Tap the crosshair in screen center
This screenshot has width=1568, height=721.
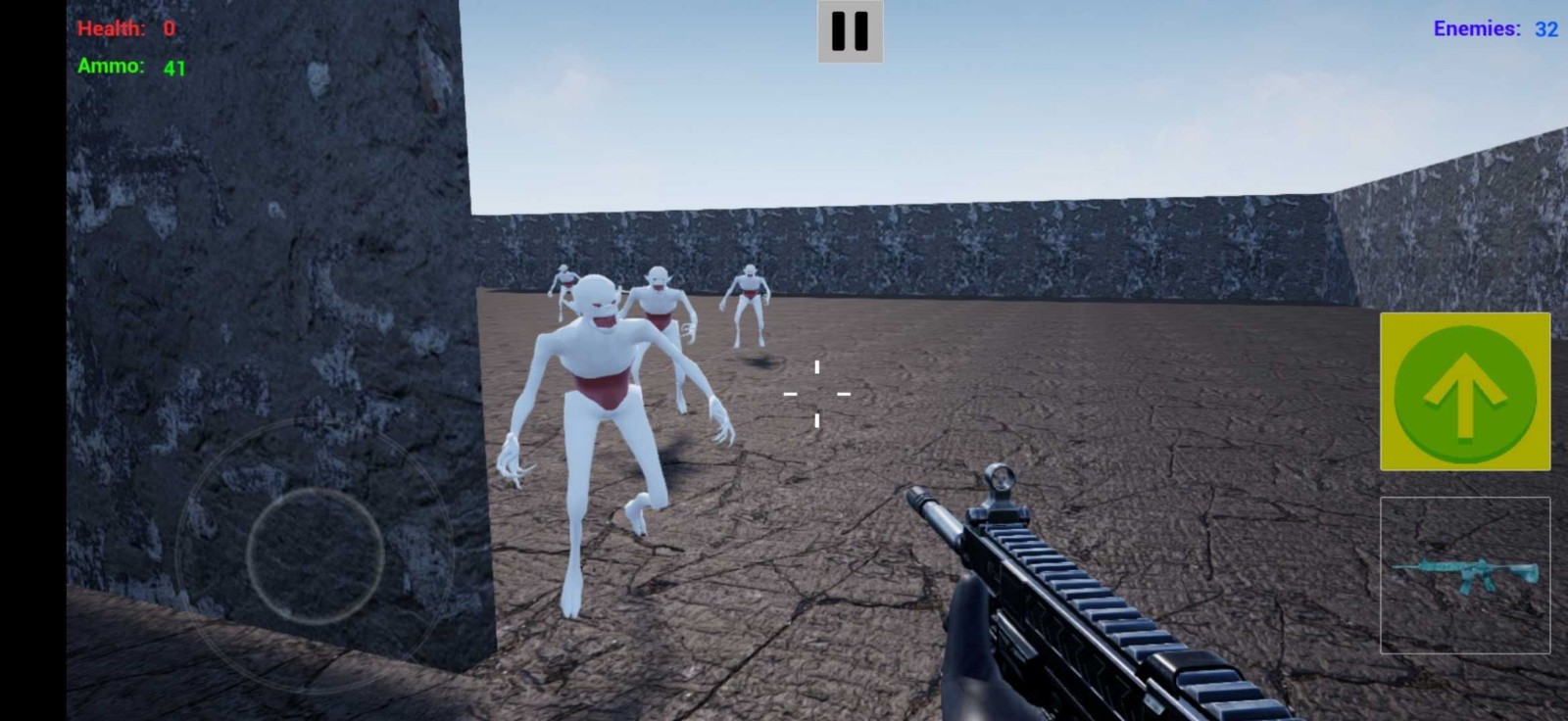point(815,393)
